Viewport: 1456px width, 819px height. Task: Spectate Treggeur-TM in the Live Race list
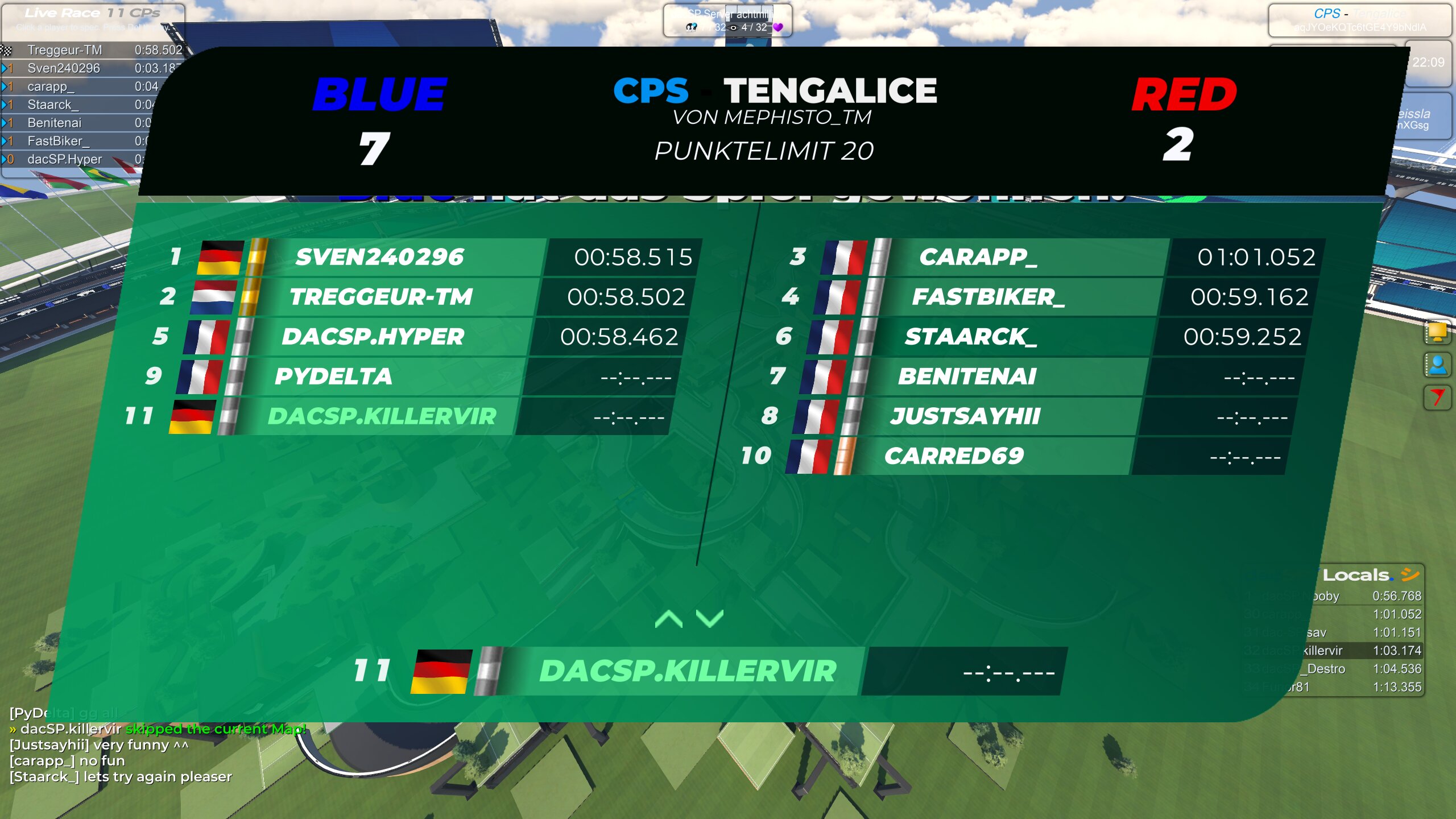64,50
